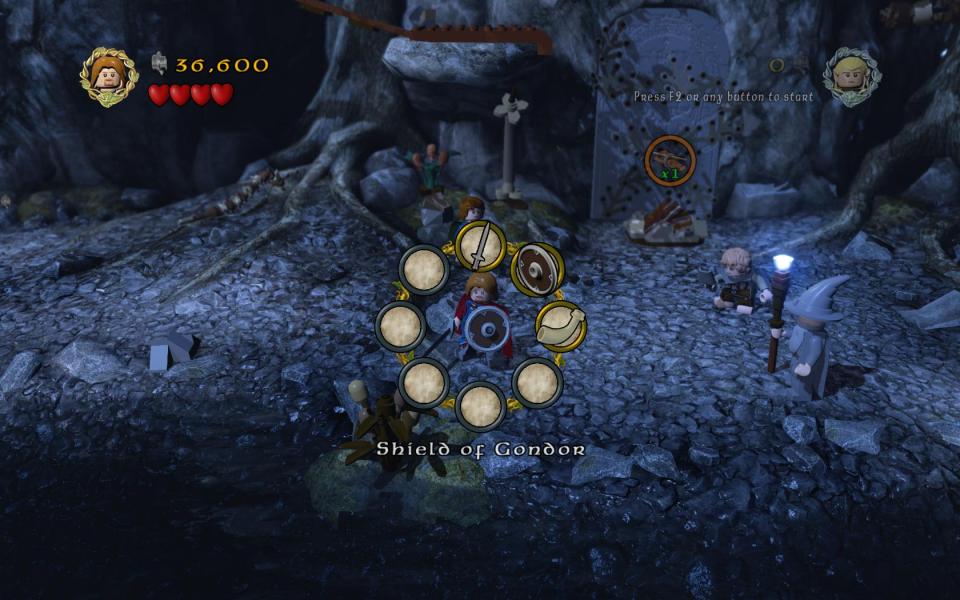Equip the horn from the item wheel
The width and height of the screenshot is (960, 600).
click(x=560, y=326)
